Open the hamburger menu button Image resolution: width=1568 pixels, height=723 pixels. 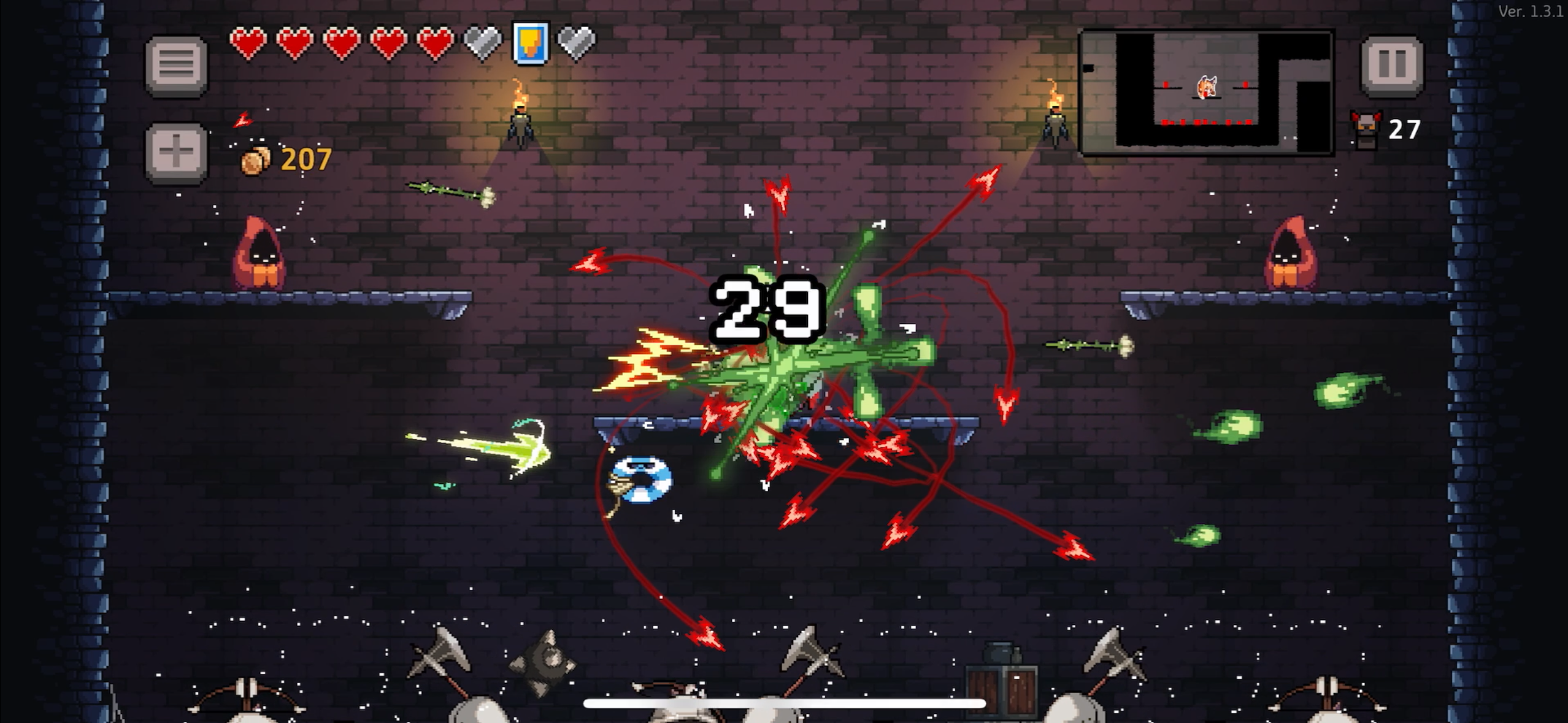pos(176,65)
